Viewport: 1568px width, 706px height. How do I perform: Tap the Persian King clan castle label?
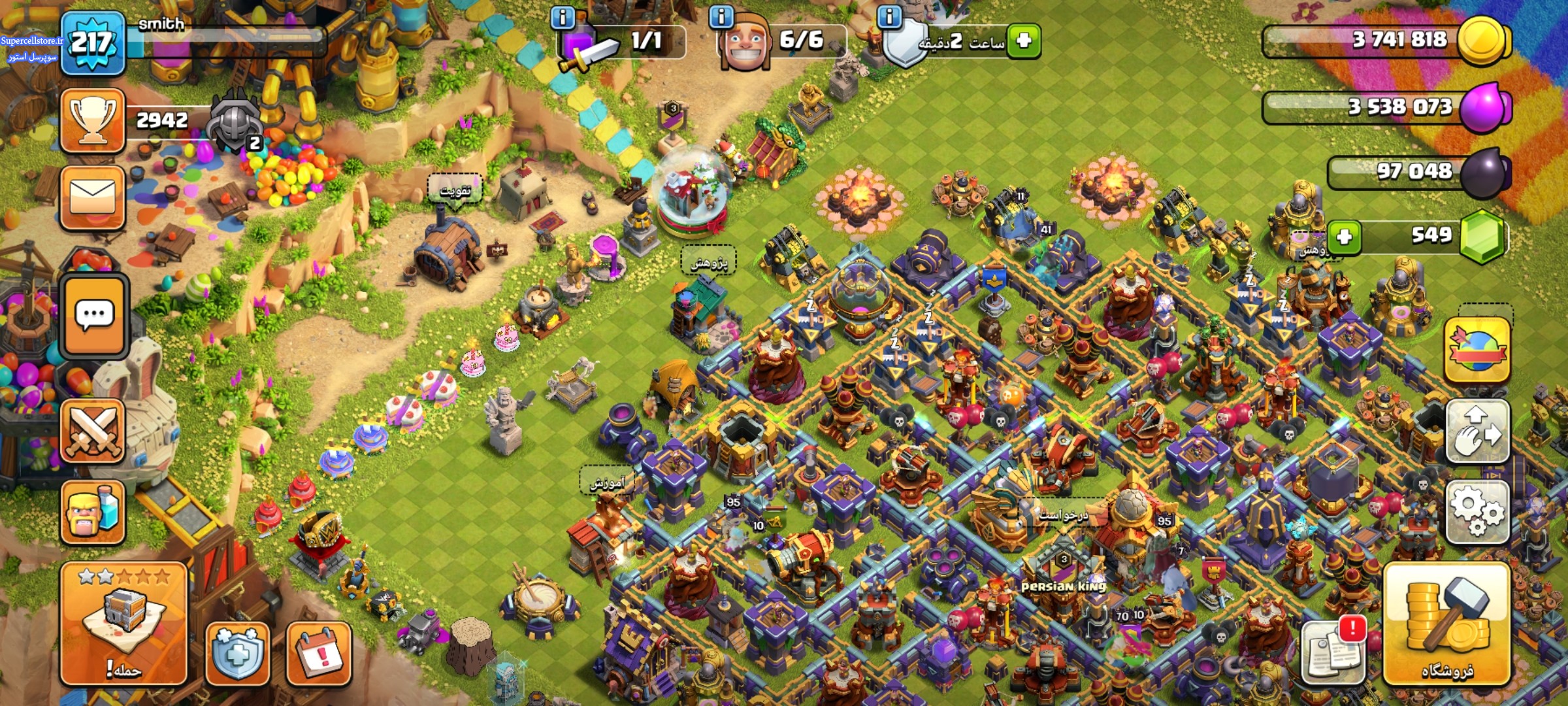[1063, 586]
